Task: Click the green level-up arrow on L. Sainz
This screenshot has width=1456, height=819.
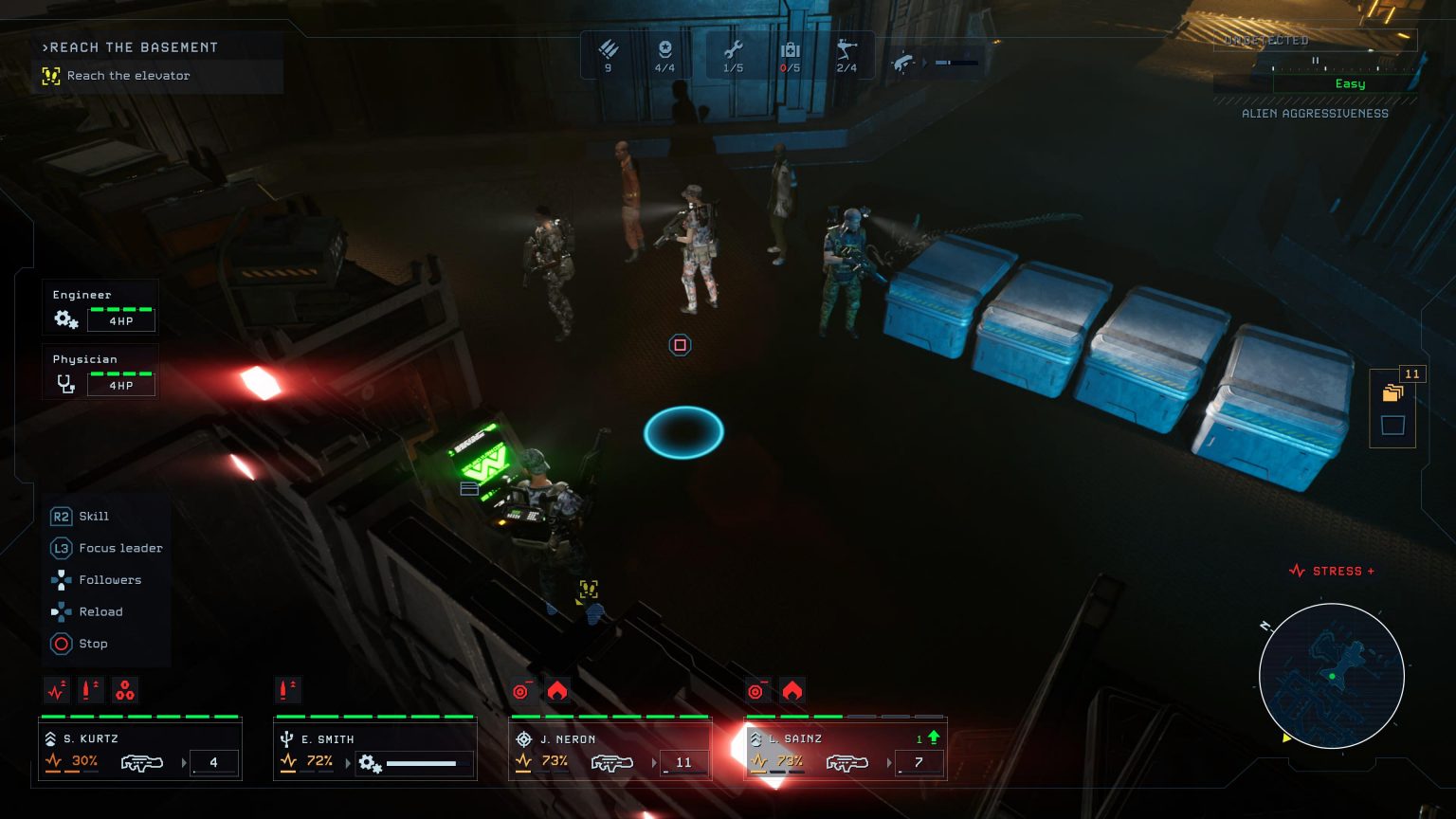Action: click(934, 737)
